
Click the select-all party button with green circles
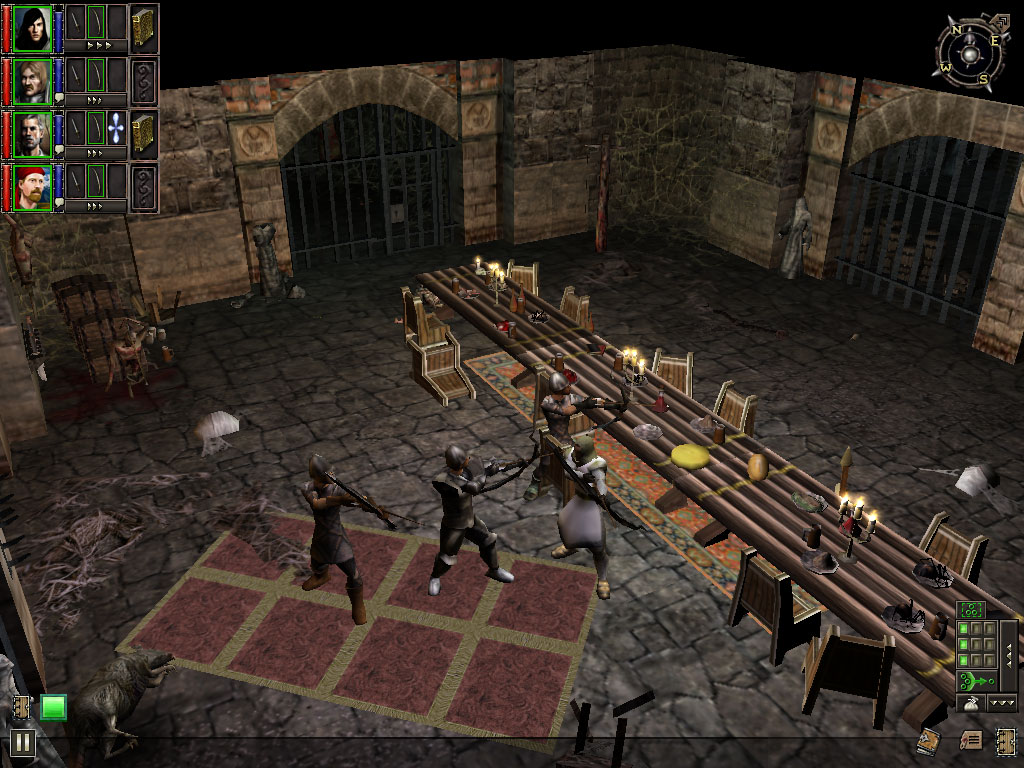[970, 609]
